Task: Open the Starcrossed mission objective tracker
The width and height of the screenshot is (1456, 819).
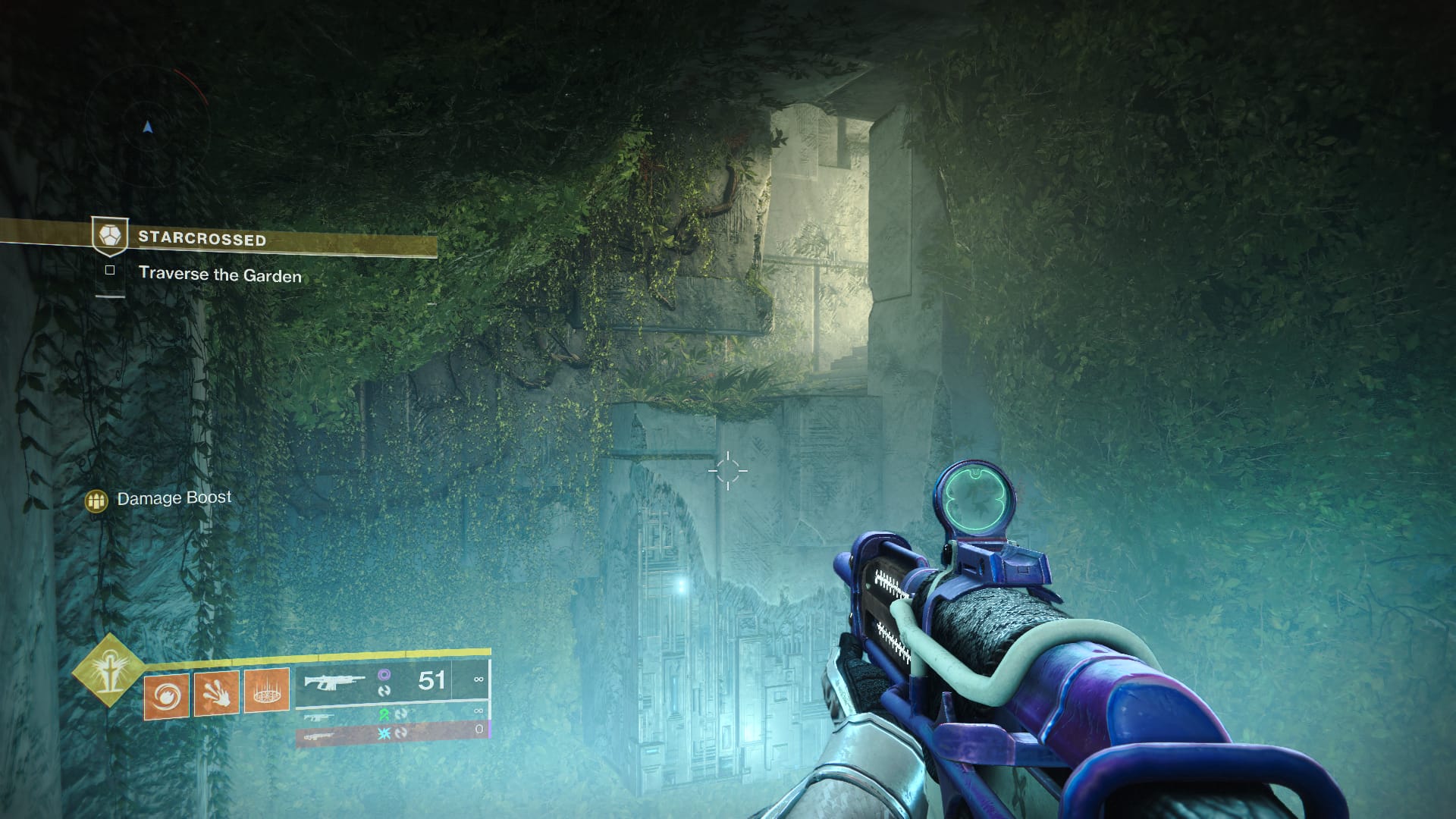Action: (202, 239)
